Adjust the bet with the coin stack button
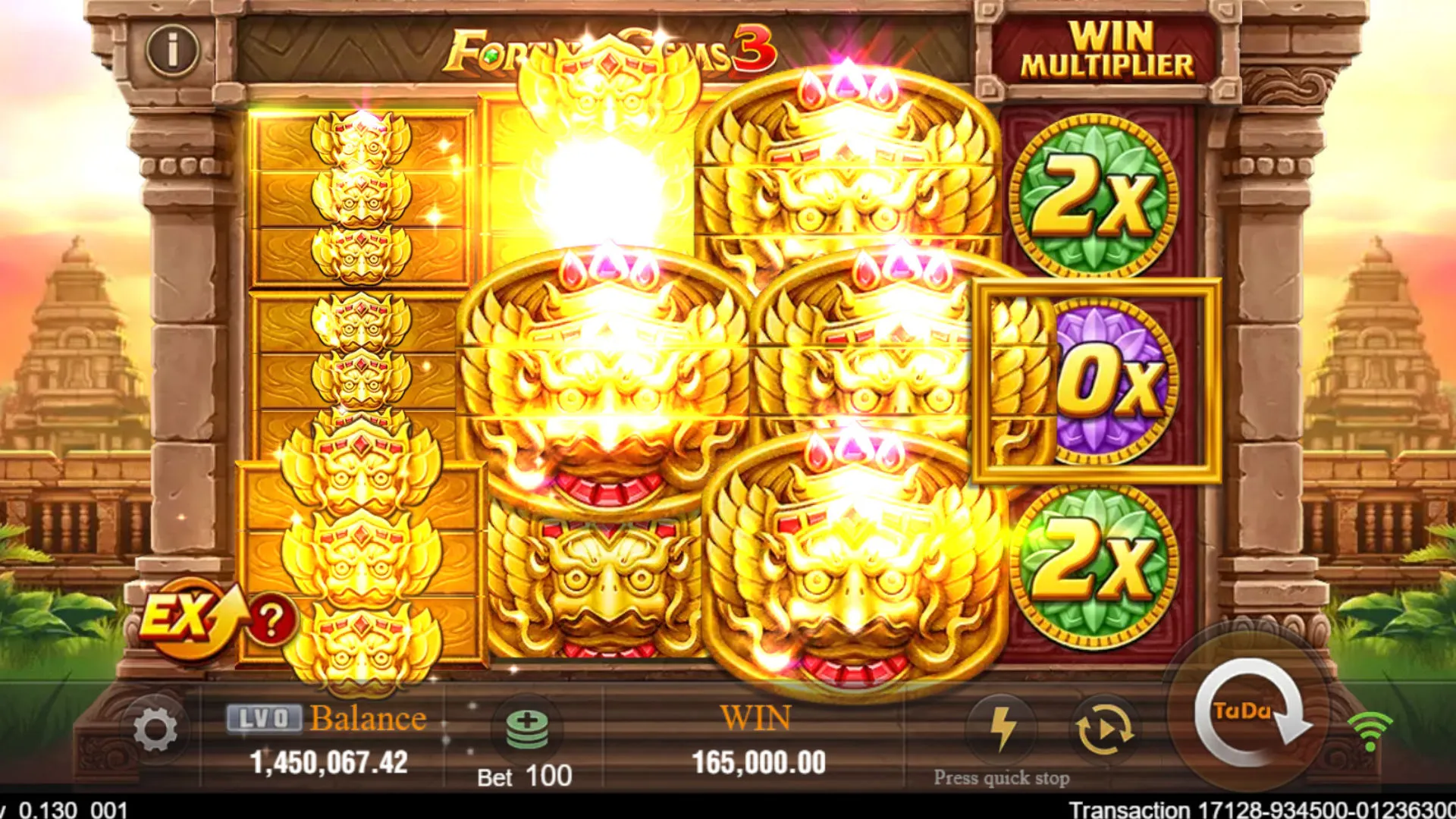1456x819 pixels. click(527, 730)
